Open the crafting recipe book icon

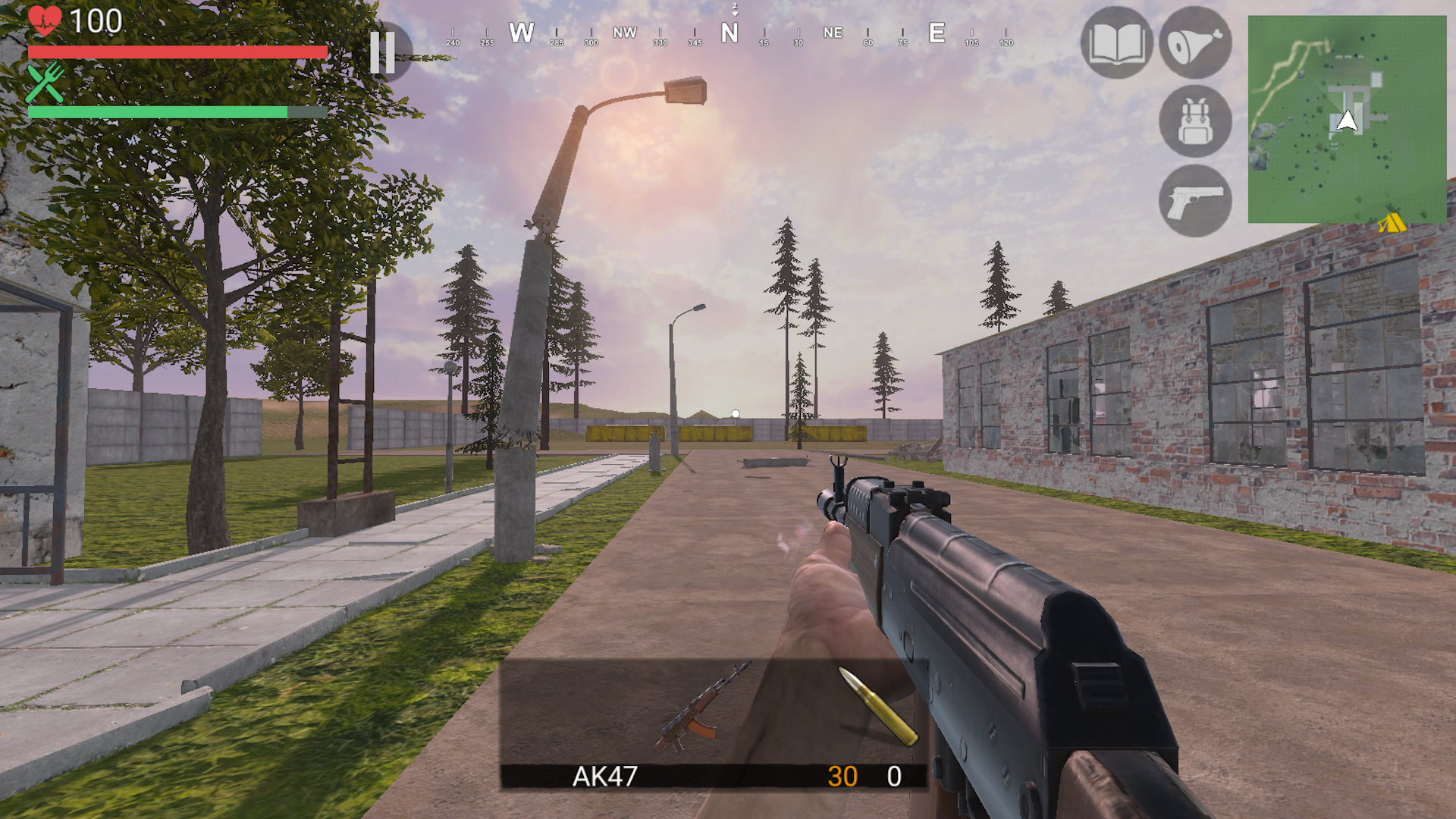(x=1116, y=44)
